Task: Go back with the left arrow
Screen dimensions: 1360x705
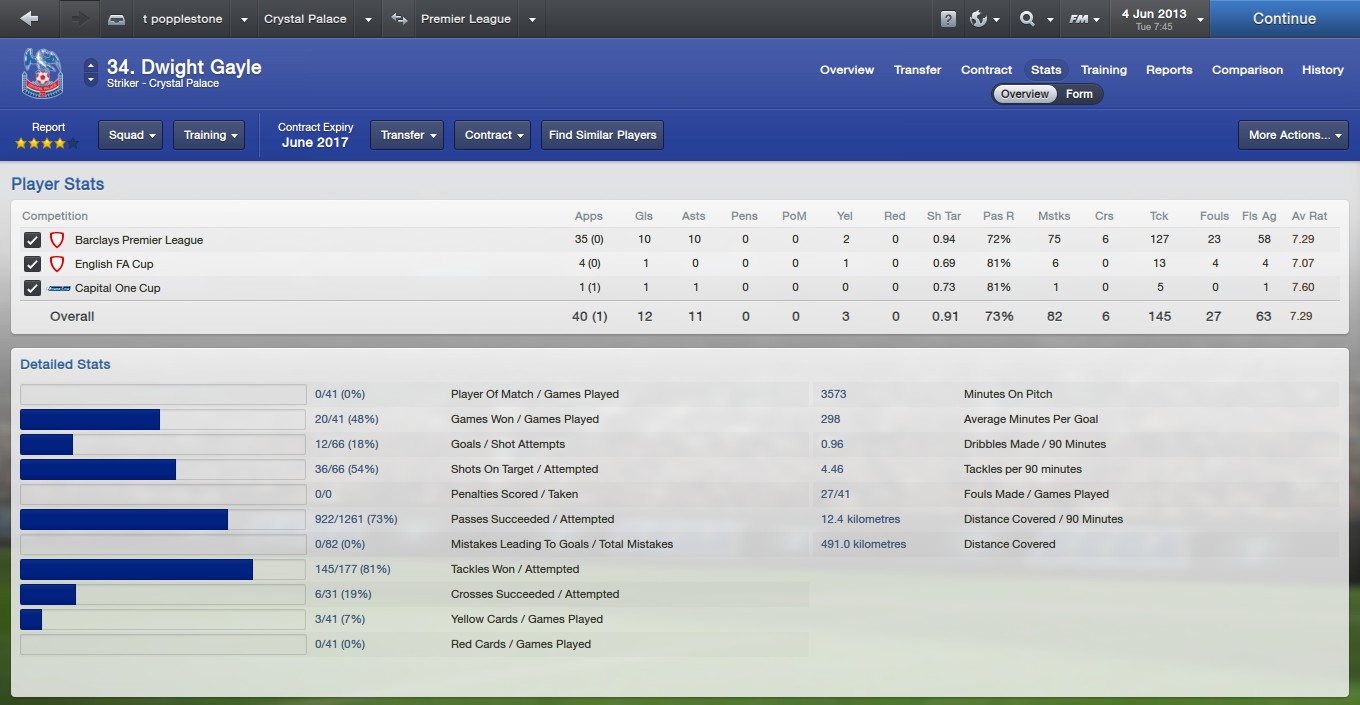Action: (x=29, y=19)
